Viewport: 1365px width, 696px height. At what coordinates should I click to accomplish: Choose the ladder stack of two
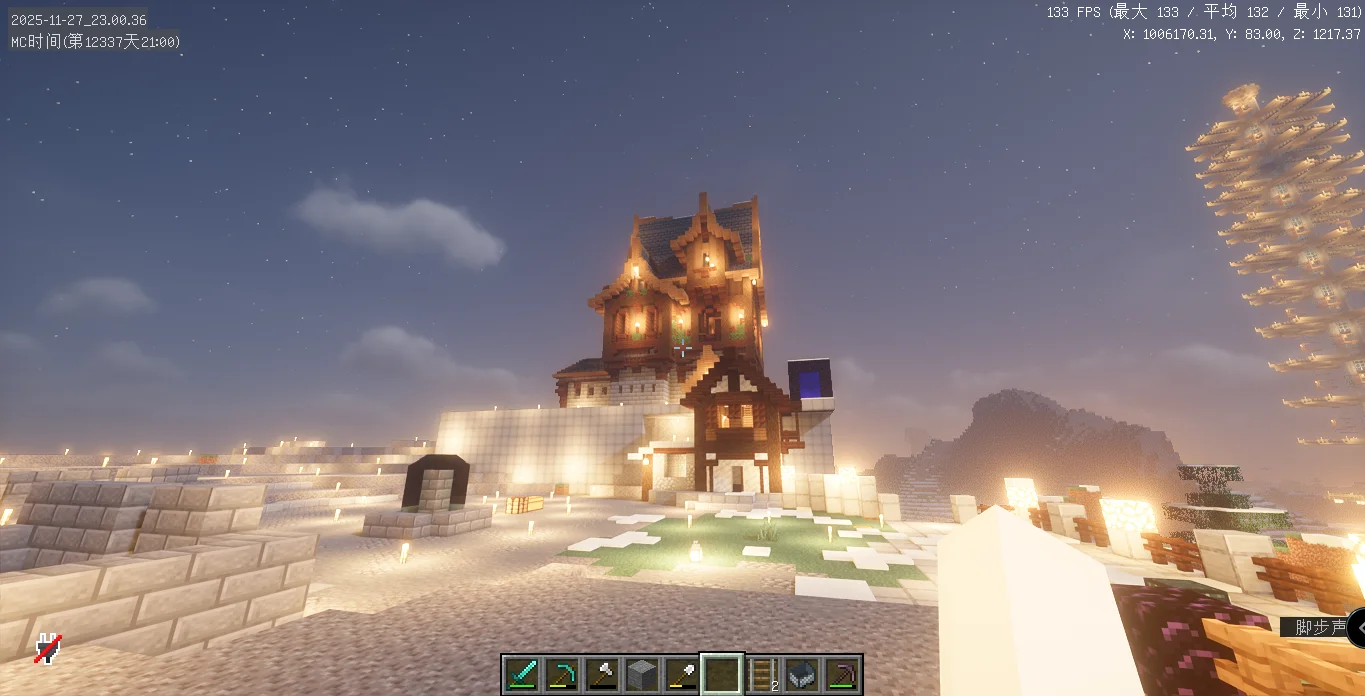click(762, 674)
